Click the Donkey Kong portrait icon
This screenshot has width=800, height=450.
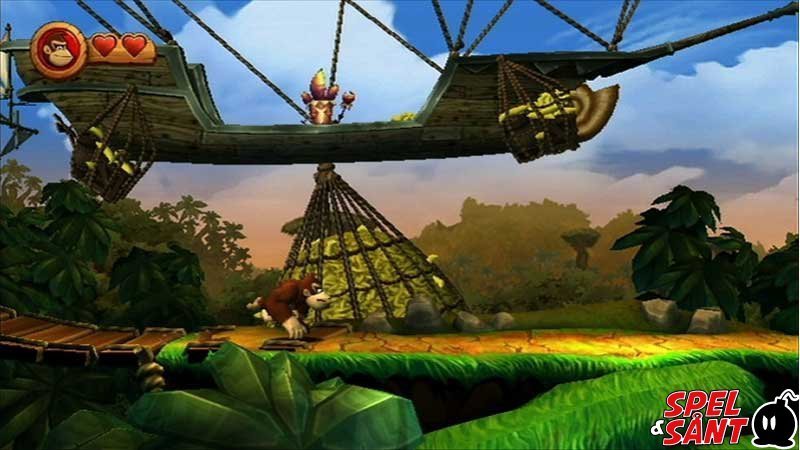[x=58, y=47]
